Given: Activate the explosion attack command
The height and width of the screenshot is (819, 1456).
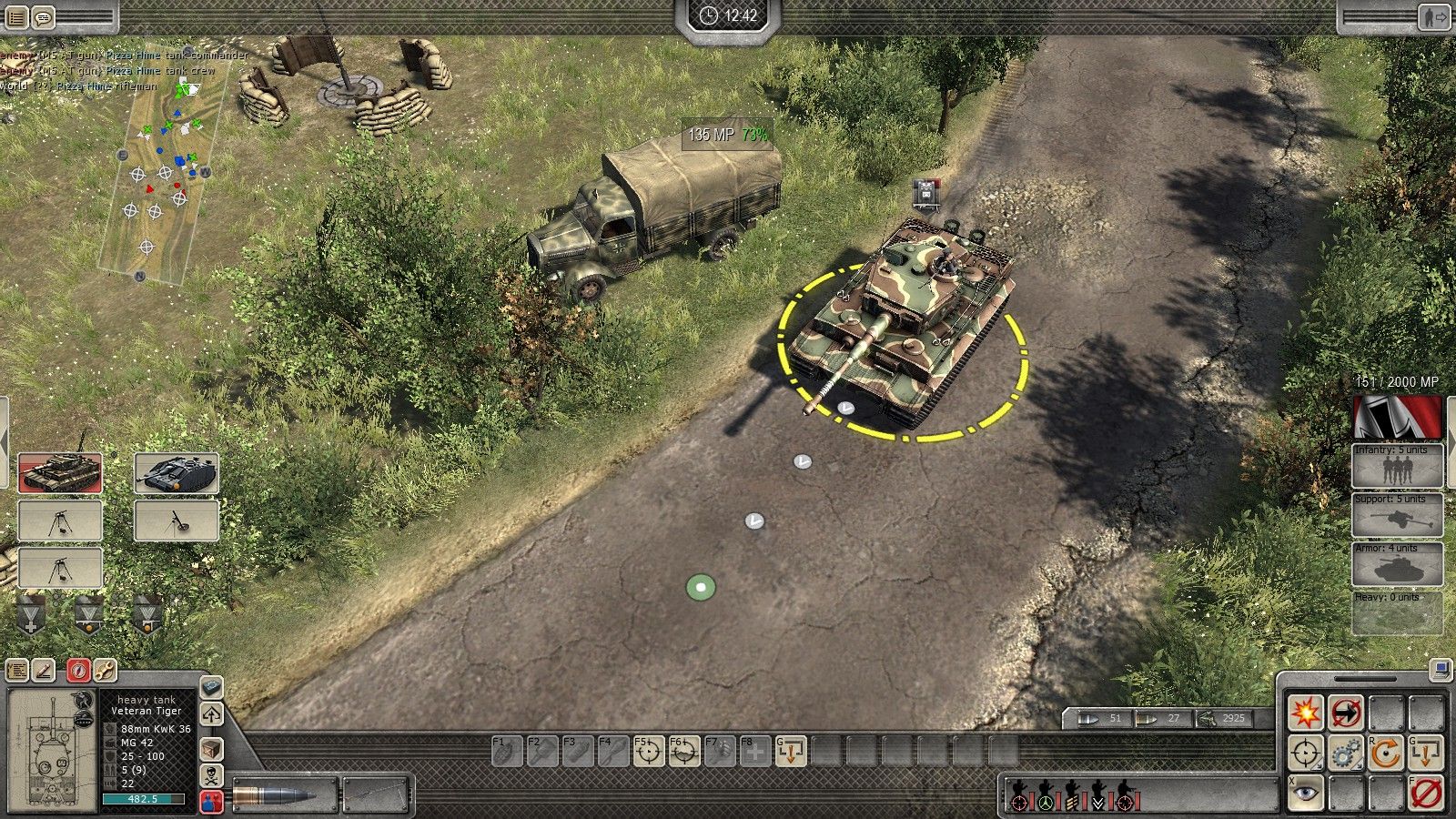Looking at the screenshot, I should click(1306, 713).
